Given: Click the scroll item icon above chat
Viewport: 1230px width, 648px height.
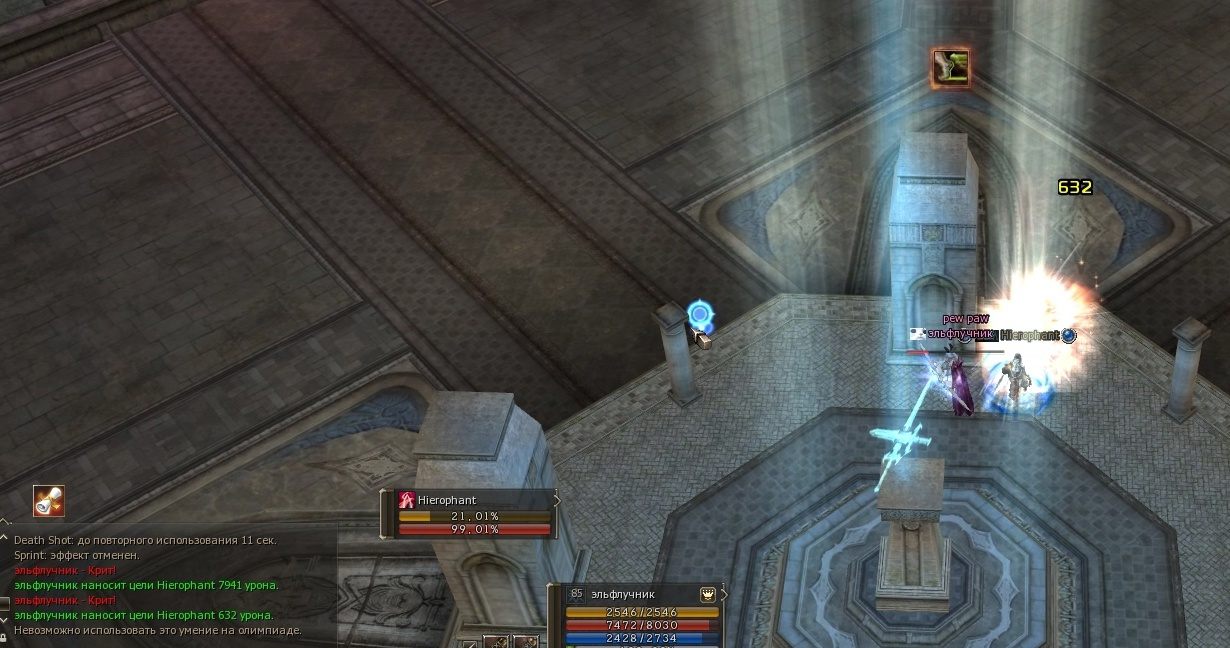Looking at the screenshot, I should 48,500.
